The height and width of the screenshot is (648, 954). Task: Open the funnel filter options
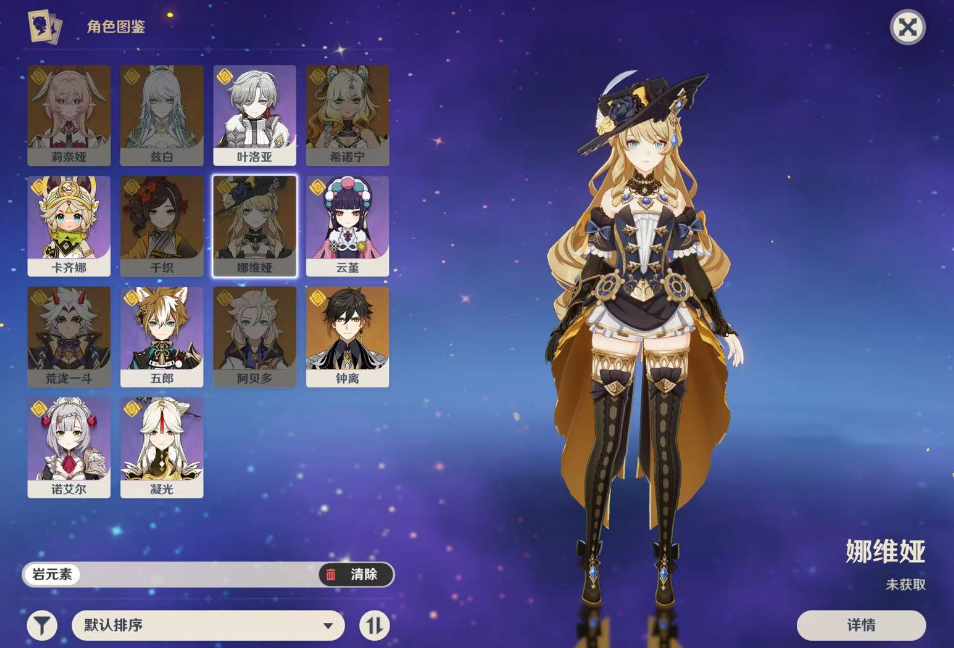[x=41, y=626]
